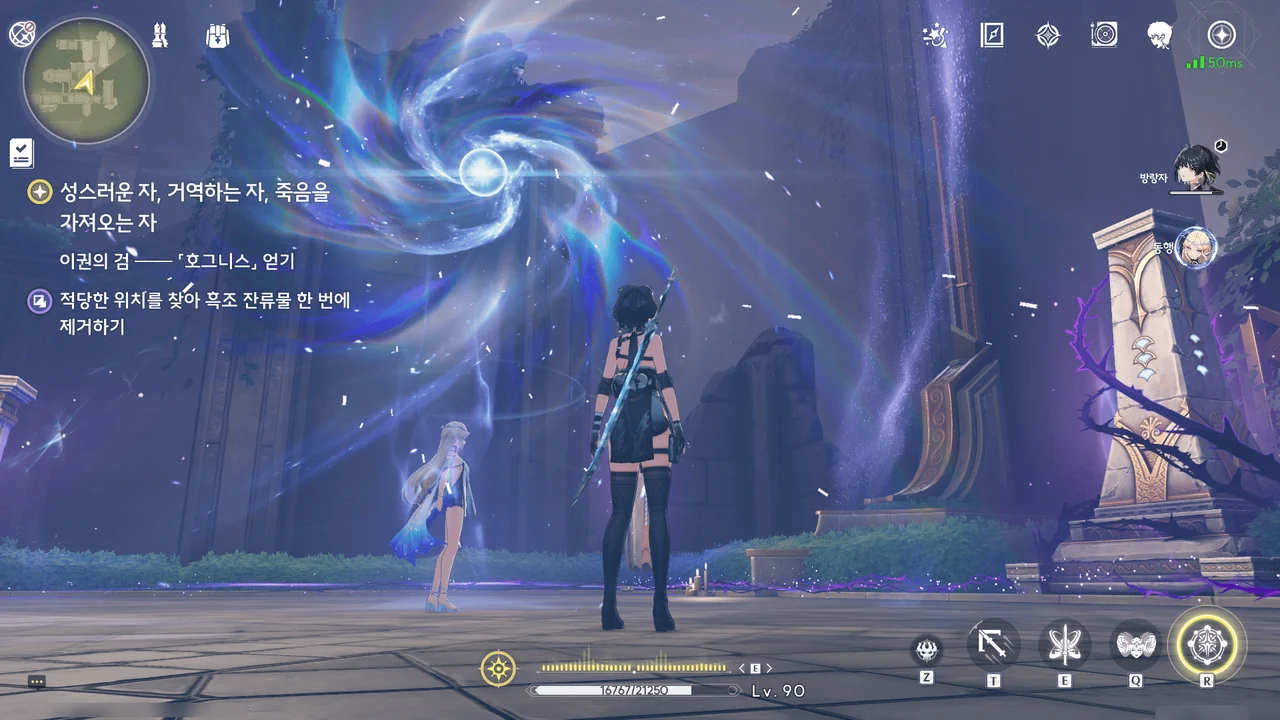Open the circular minimap
The width and height of the screenshot is (1280, 720).
86,81
